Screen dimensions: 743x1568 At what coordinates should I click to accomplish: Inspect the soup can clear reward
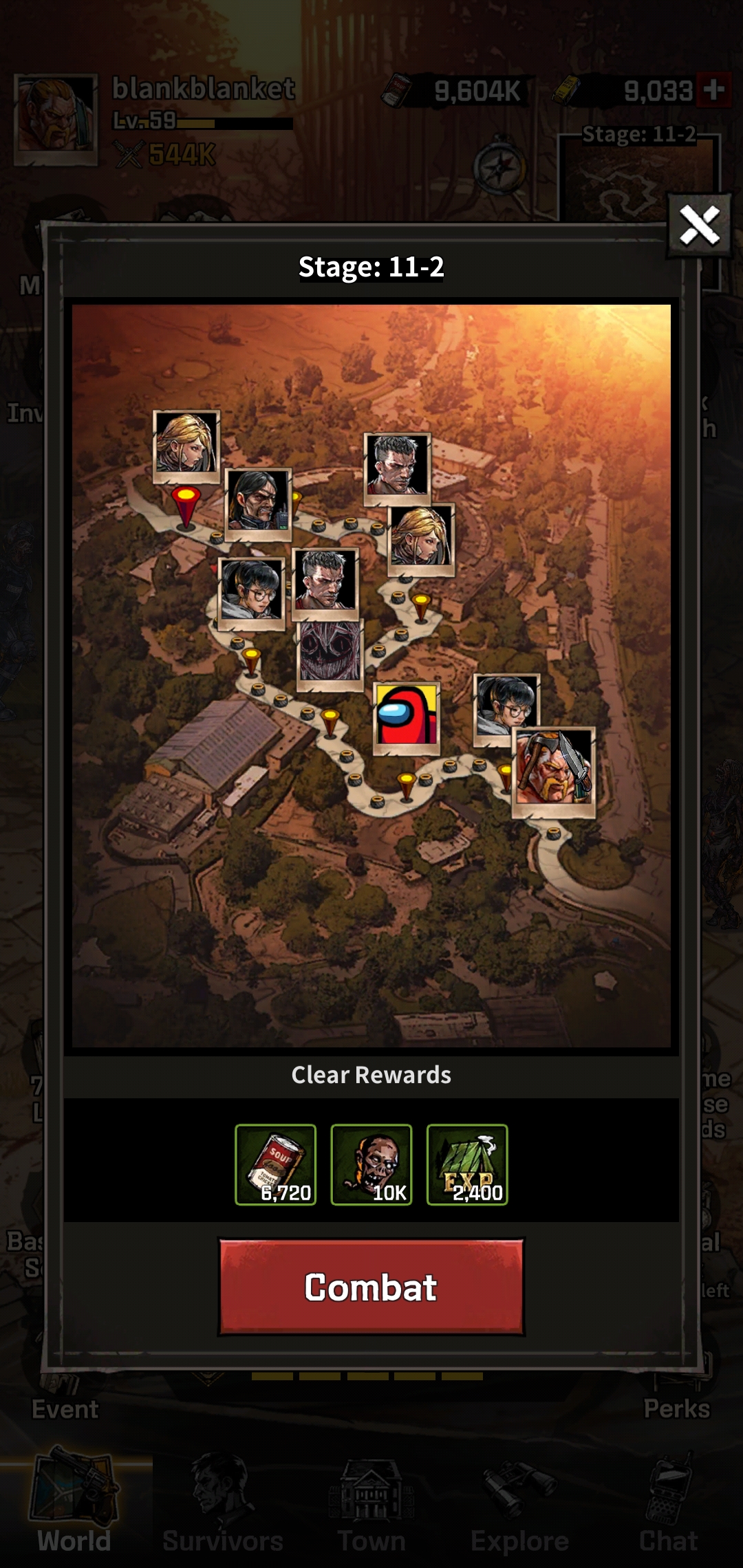[275, 1164]
